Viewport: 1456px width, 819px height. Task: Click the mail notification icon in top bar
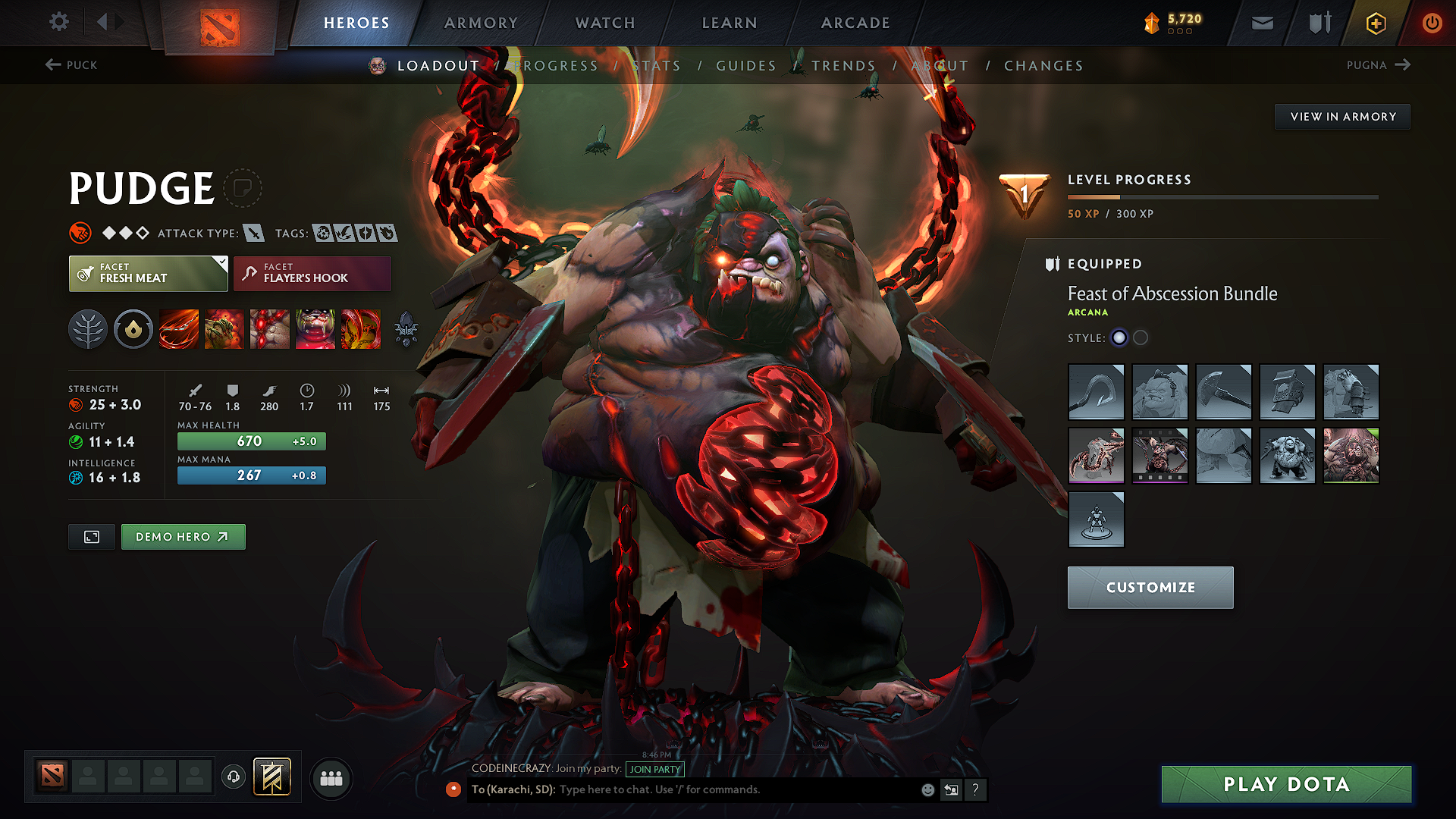[1261, 22]
